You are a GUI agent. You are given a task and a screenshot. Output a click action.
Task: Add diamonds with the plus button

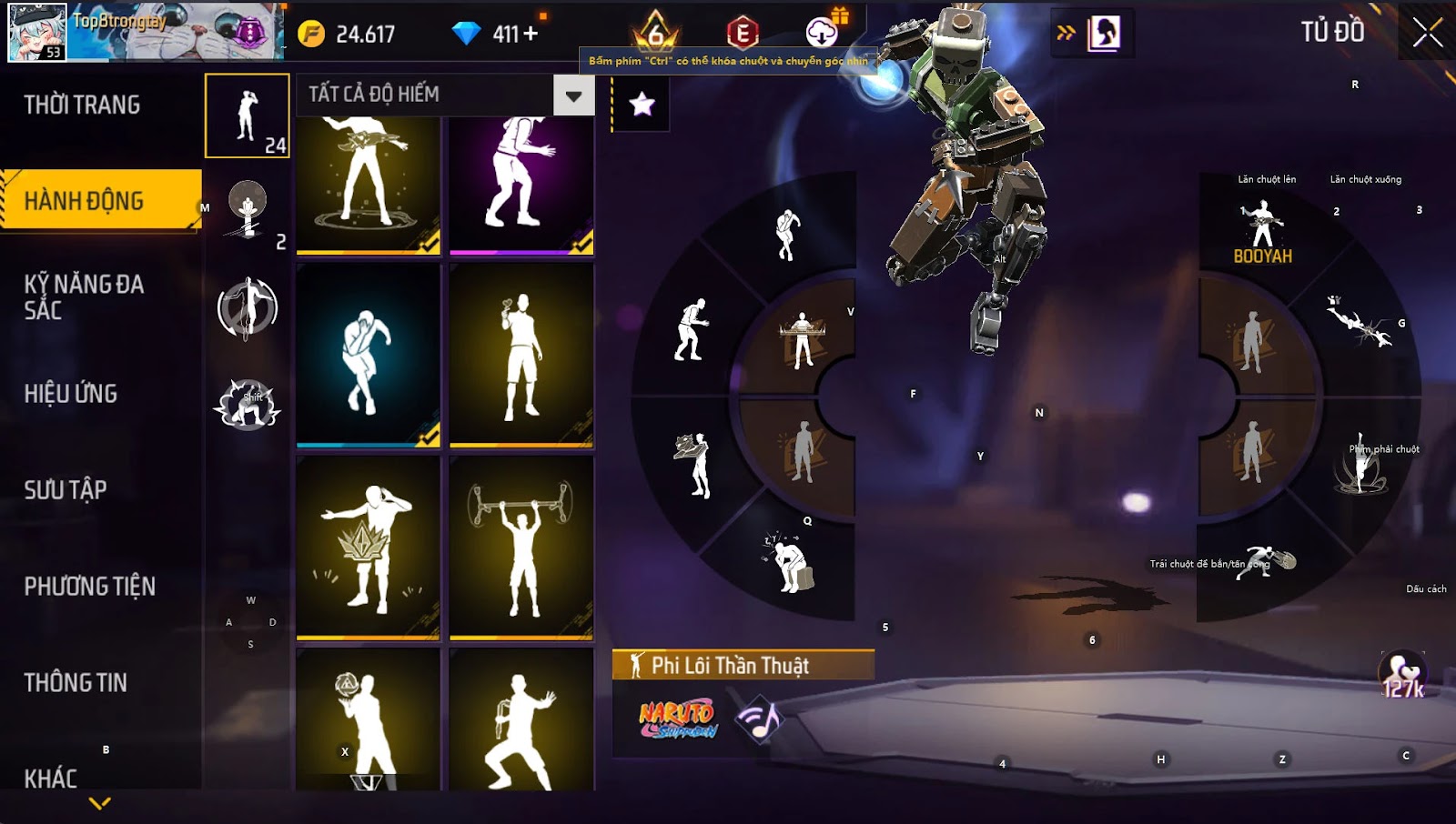coord(531,34)
